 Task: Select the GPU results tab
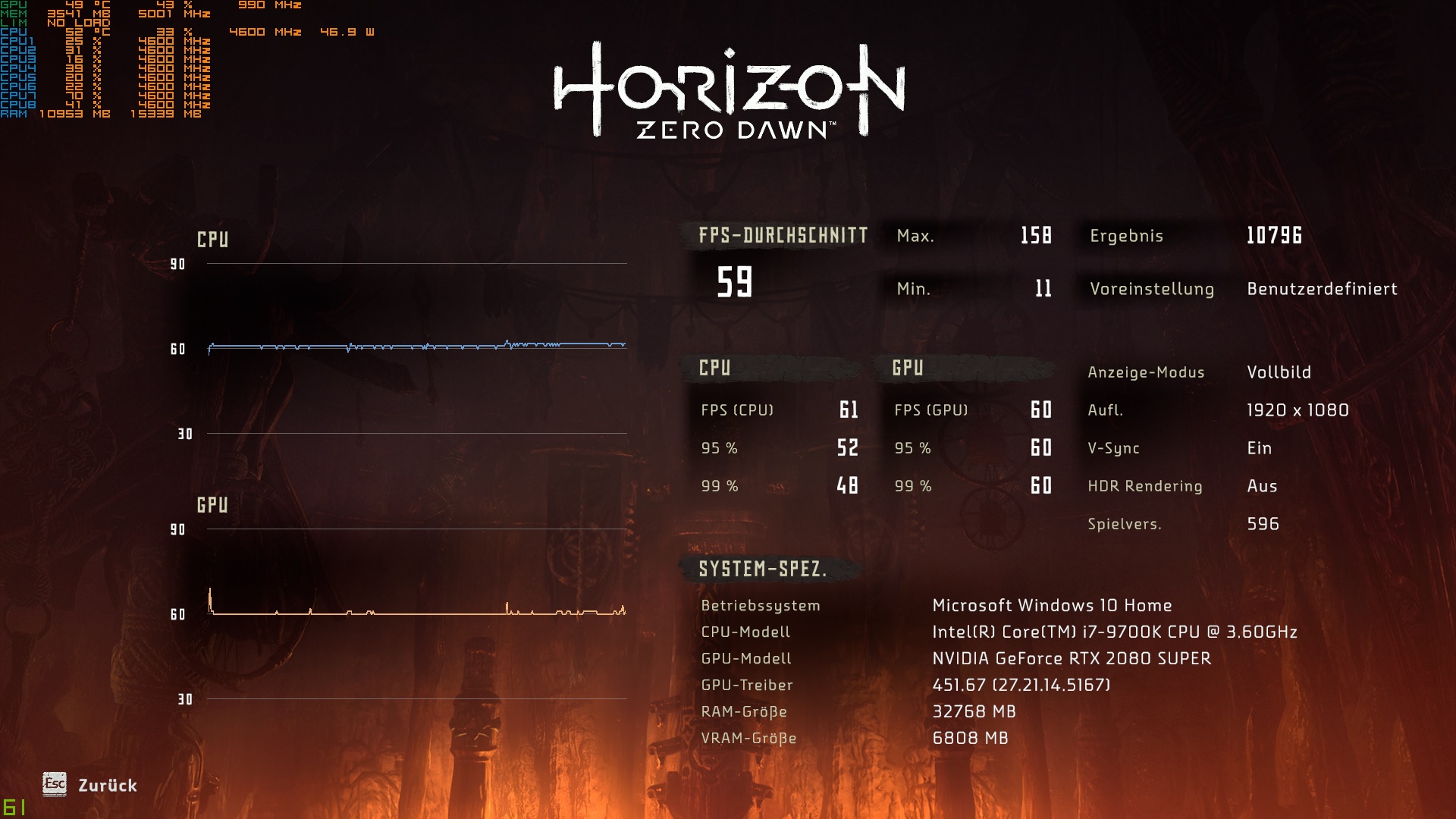[908, 368]
